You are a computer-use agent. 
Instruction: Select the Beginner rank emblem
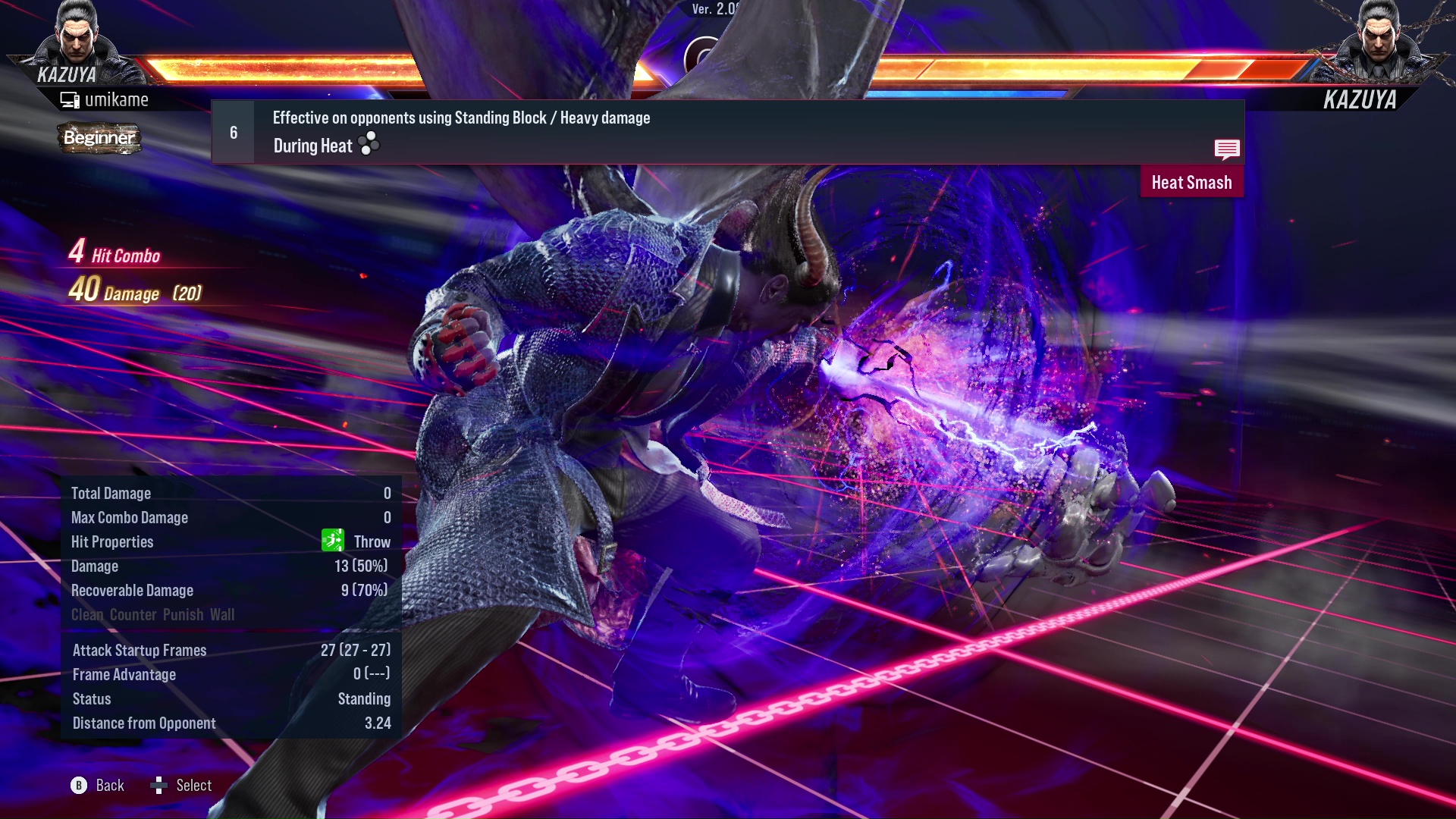pos(99,138)
